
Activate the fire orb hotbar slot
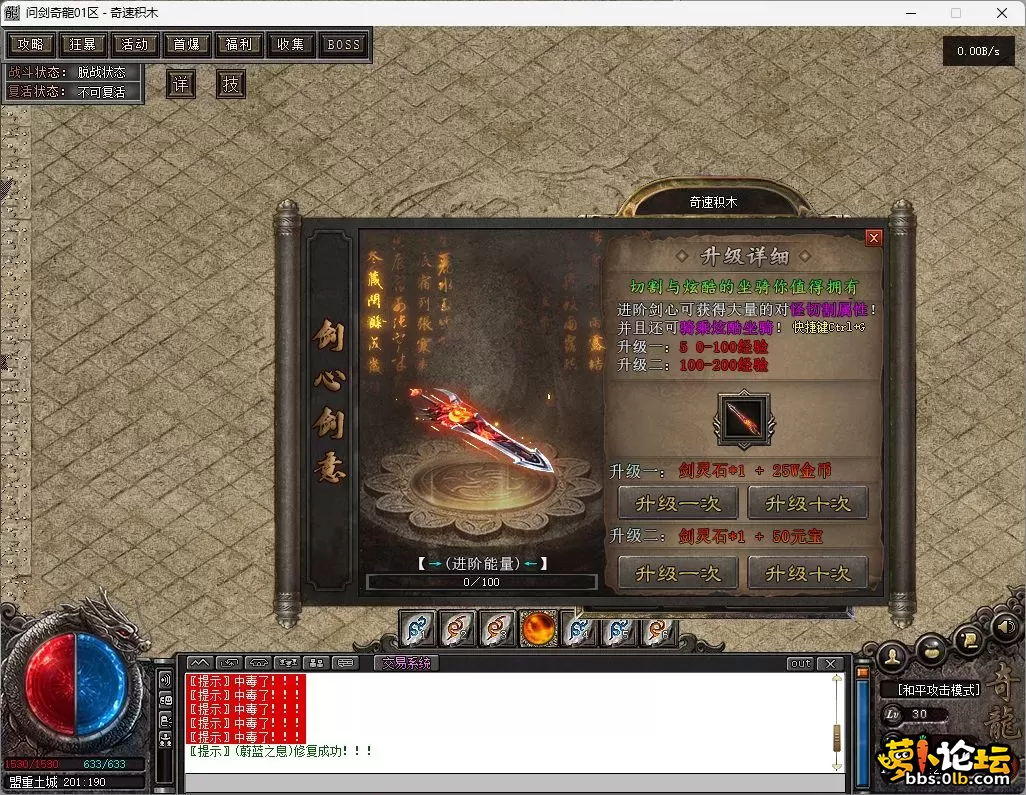539,630
